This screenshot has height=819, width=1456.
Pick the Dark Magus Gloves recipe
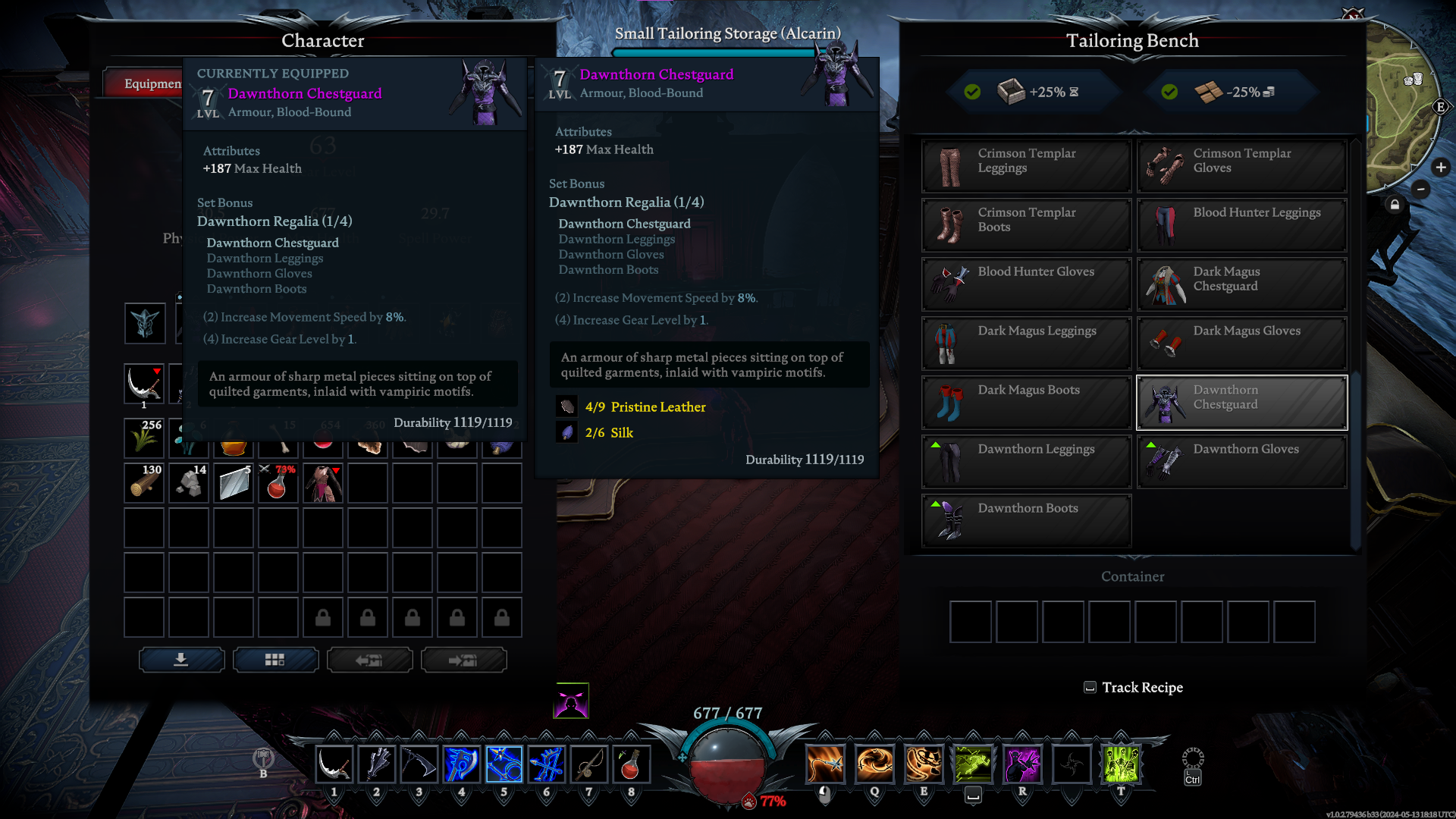(x=1241, y=343)
